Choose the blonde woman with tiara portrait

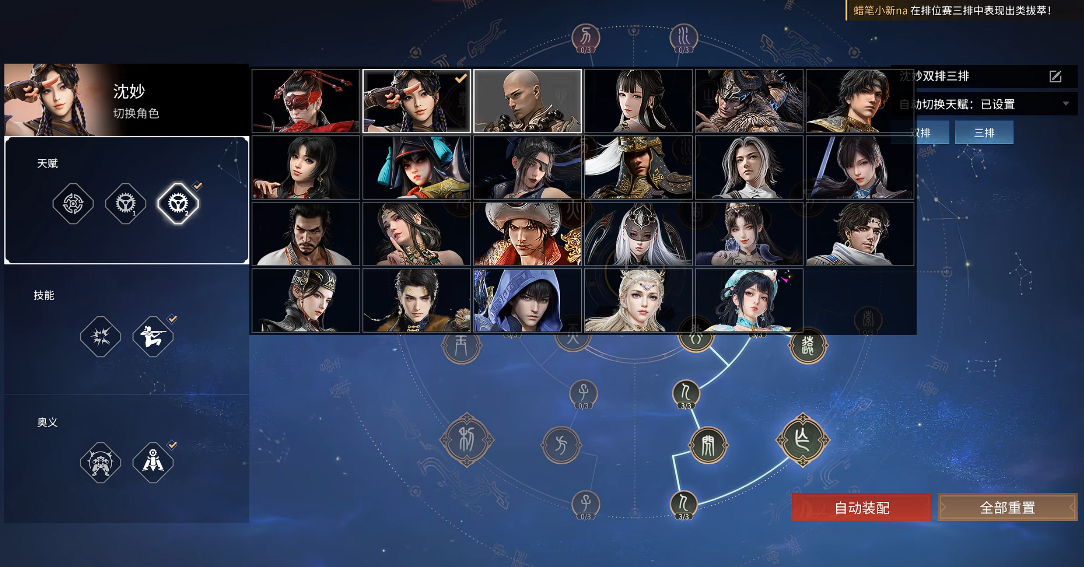pos(638,300)
